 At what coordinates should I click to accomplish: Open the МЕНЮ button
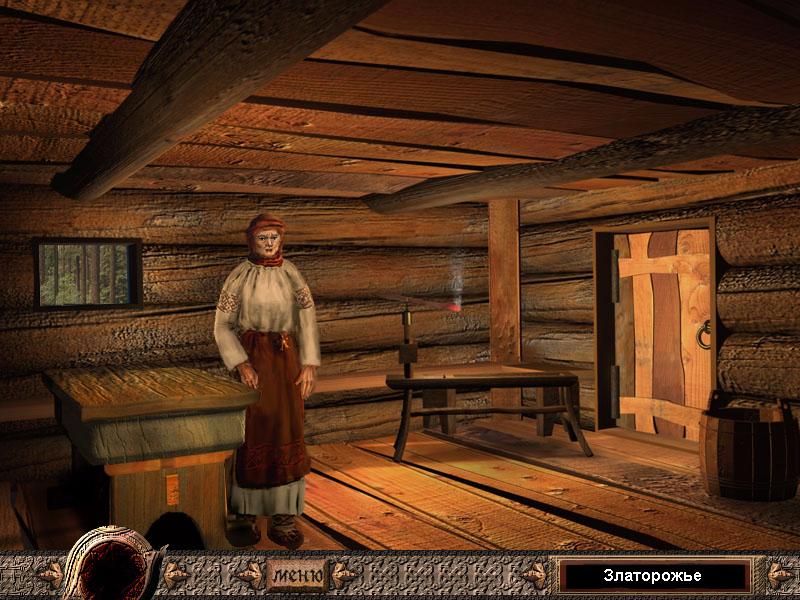[x=296, y=575]
